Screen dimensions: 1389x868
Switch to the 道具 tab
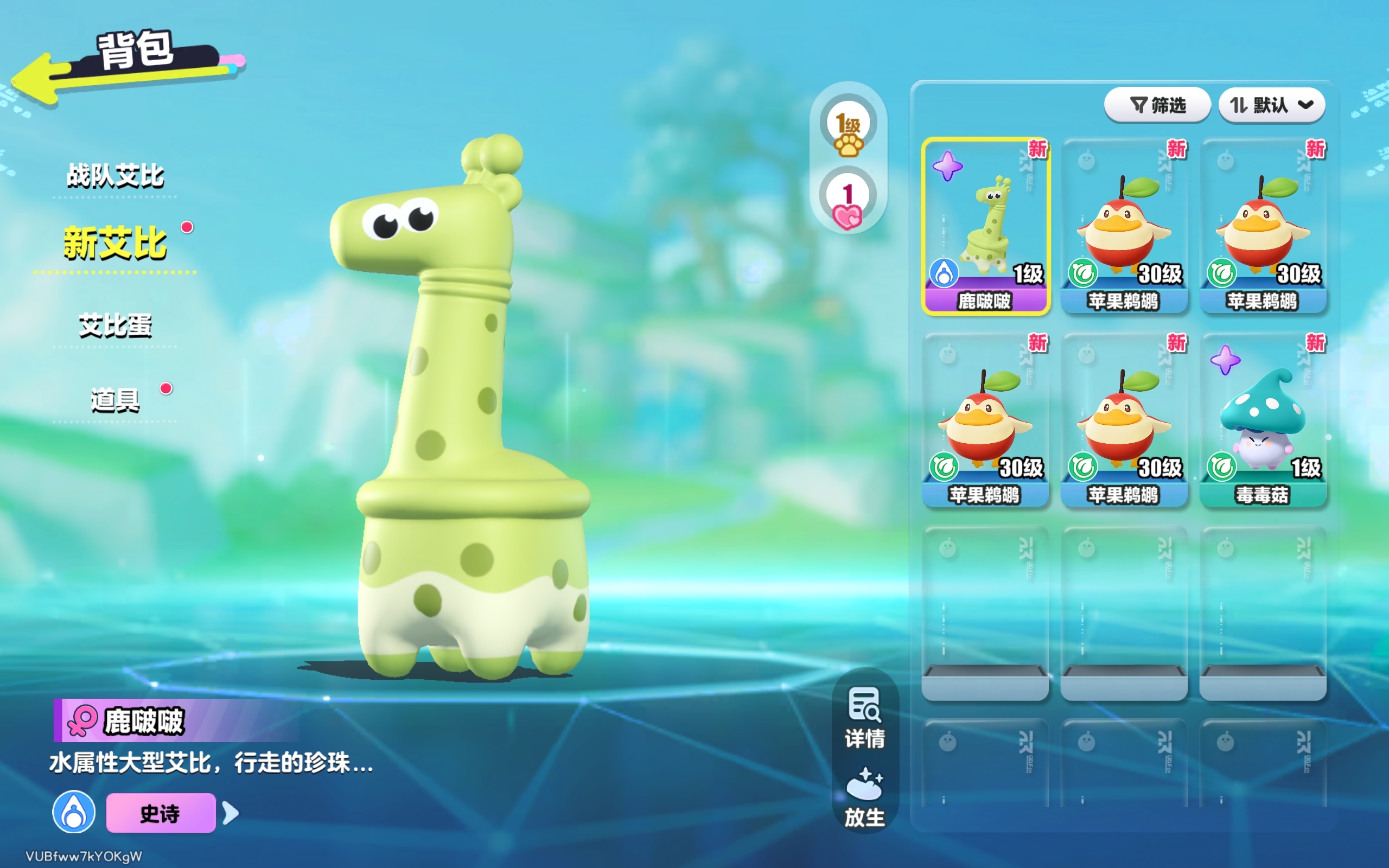[116, 400]
